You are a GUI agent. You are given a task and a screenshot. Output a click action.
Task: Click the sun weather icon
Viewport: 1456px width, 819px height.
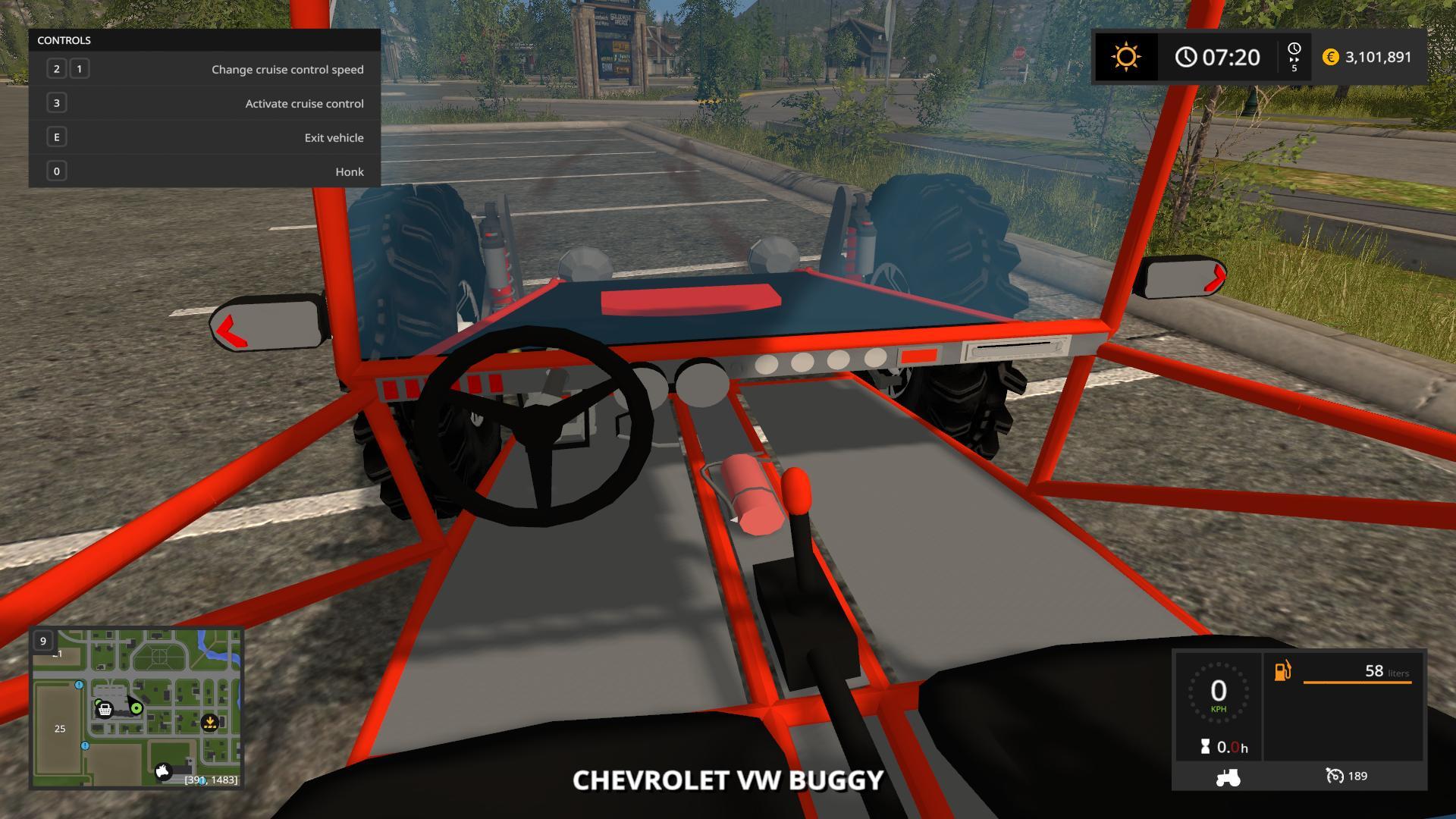(1126, 57)
